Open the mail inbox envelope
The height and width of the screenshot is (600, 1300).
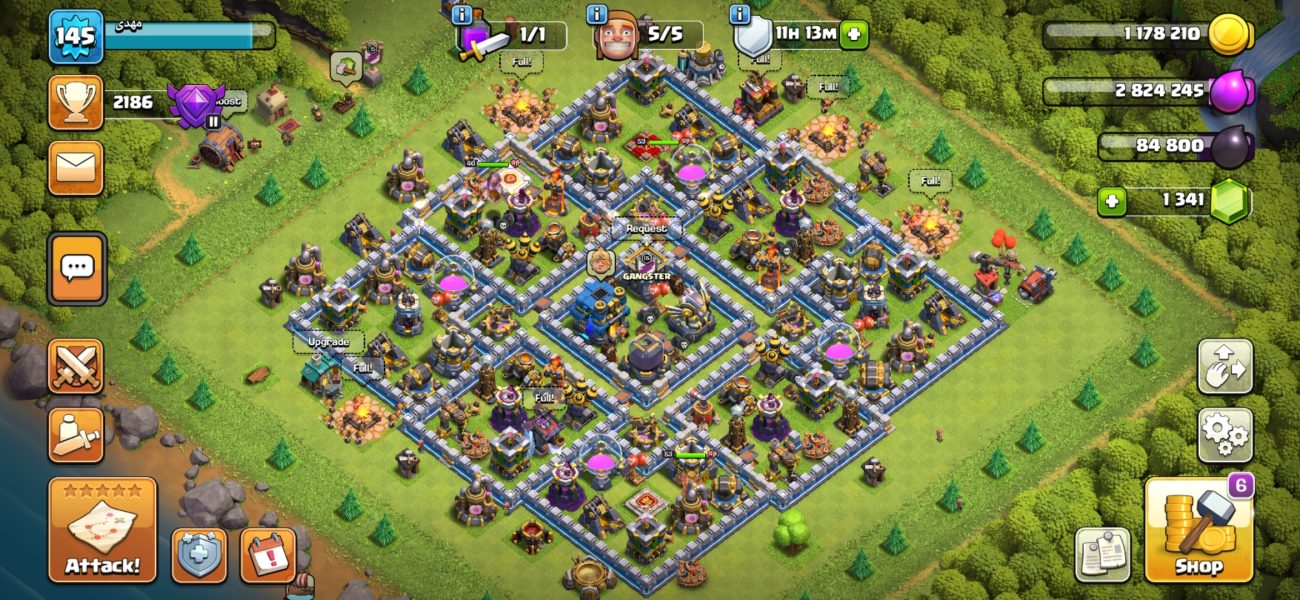(76, 167)
